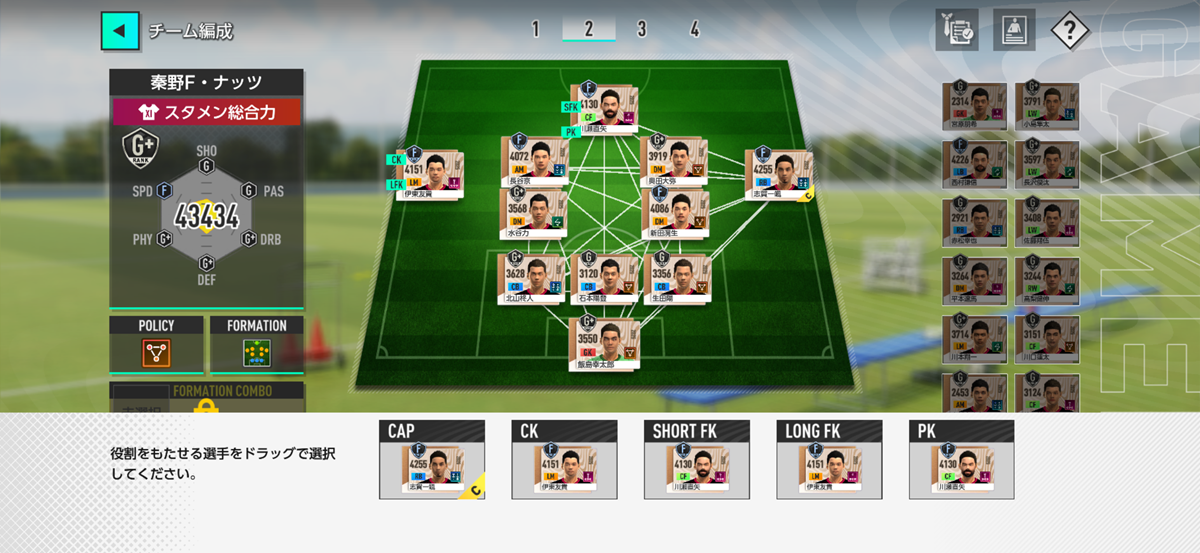The height and width of the screenshot is (553, 1200).
Task: Go back using the green arrow button
Action: (x=119, y=31)
